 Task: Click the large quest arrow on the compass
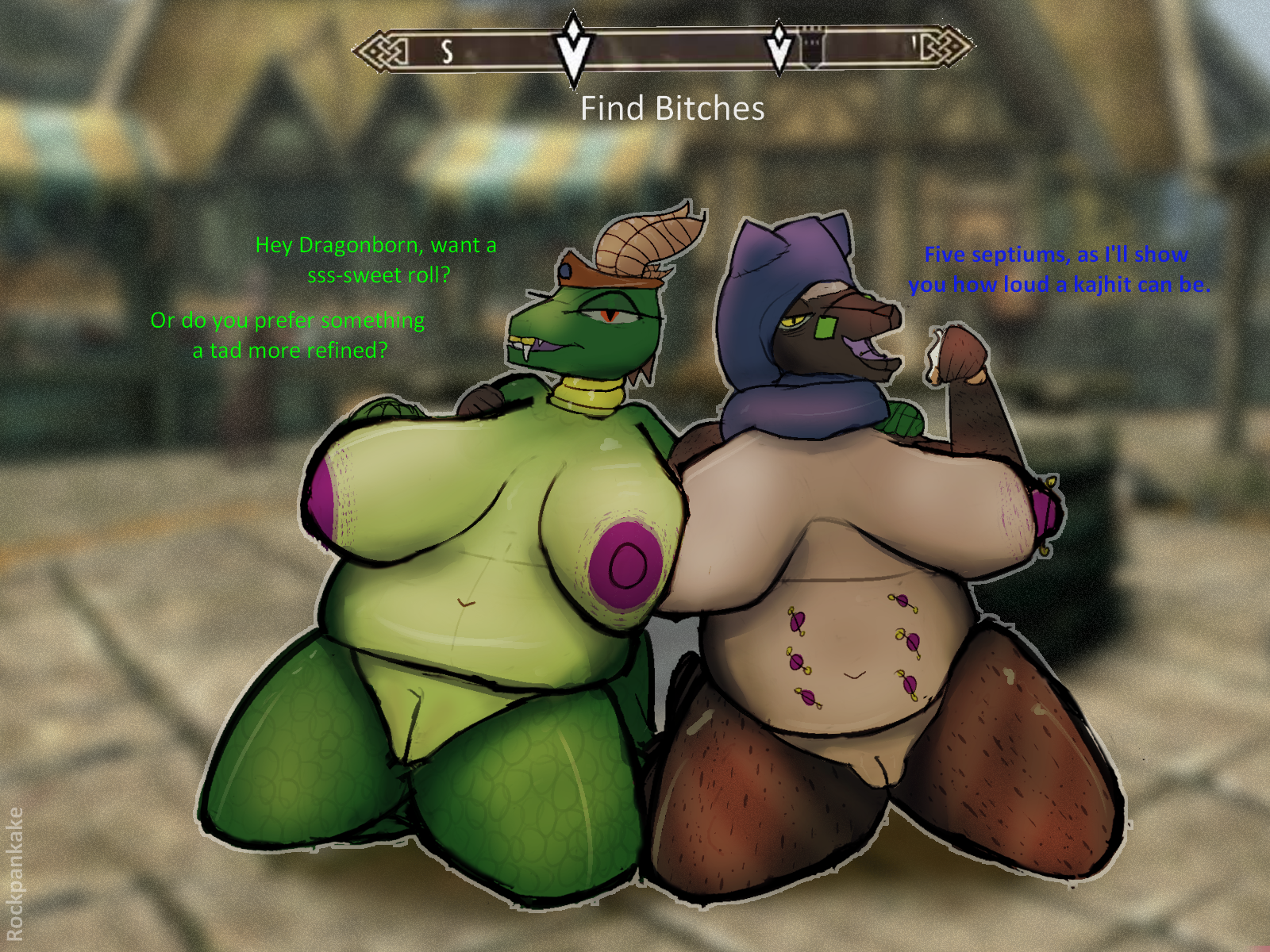click(x=573, y=49)
